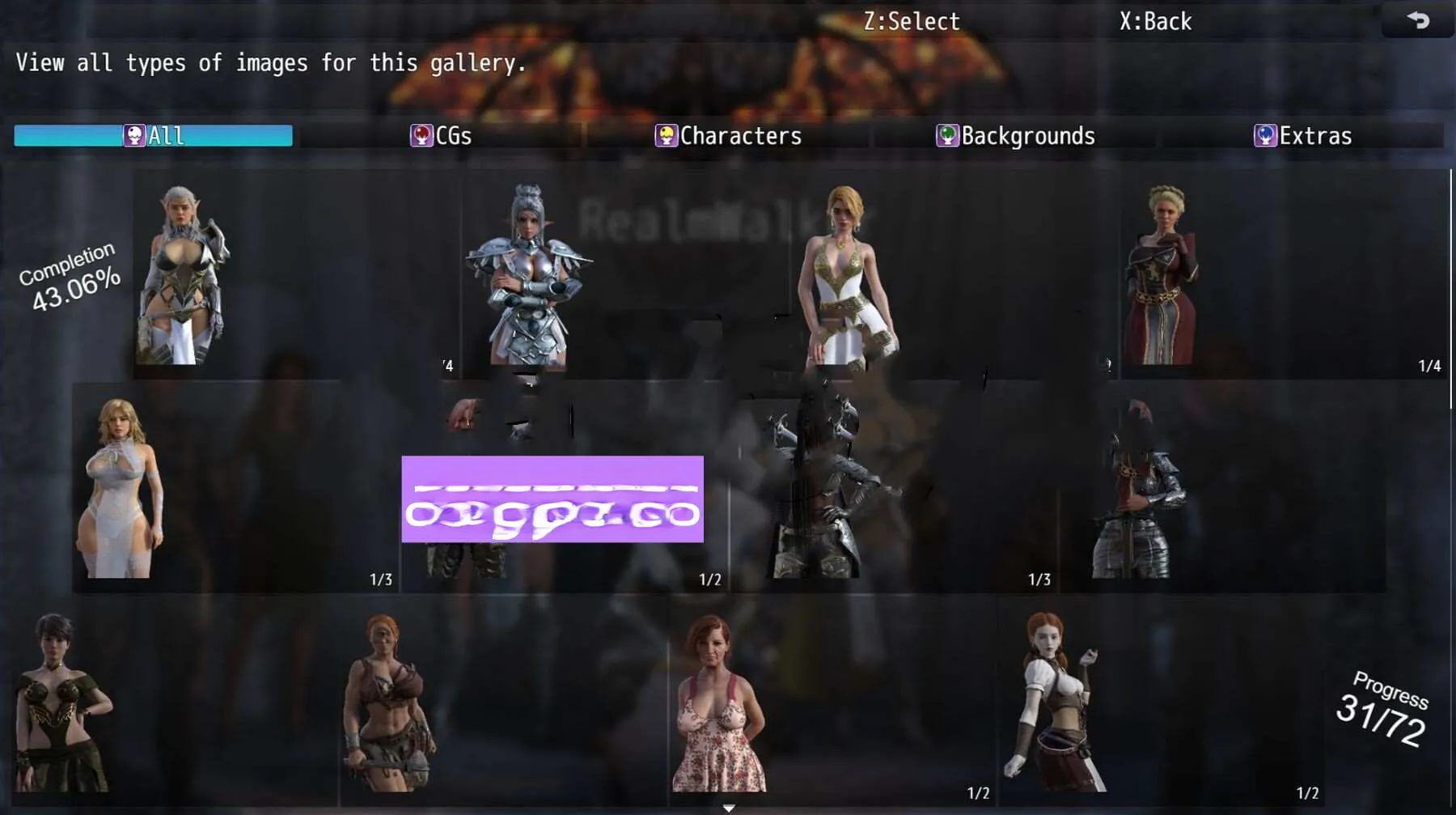Click the scroll-down arrow at the bottom
1456x815 pixels.
tap(729, 808)
